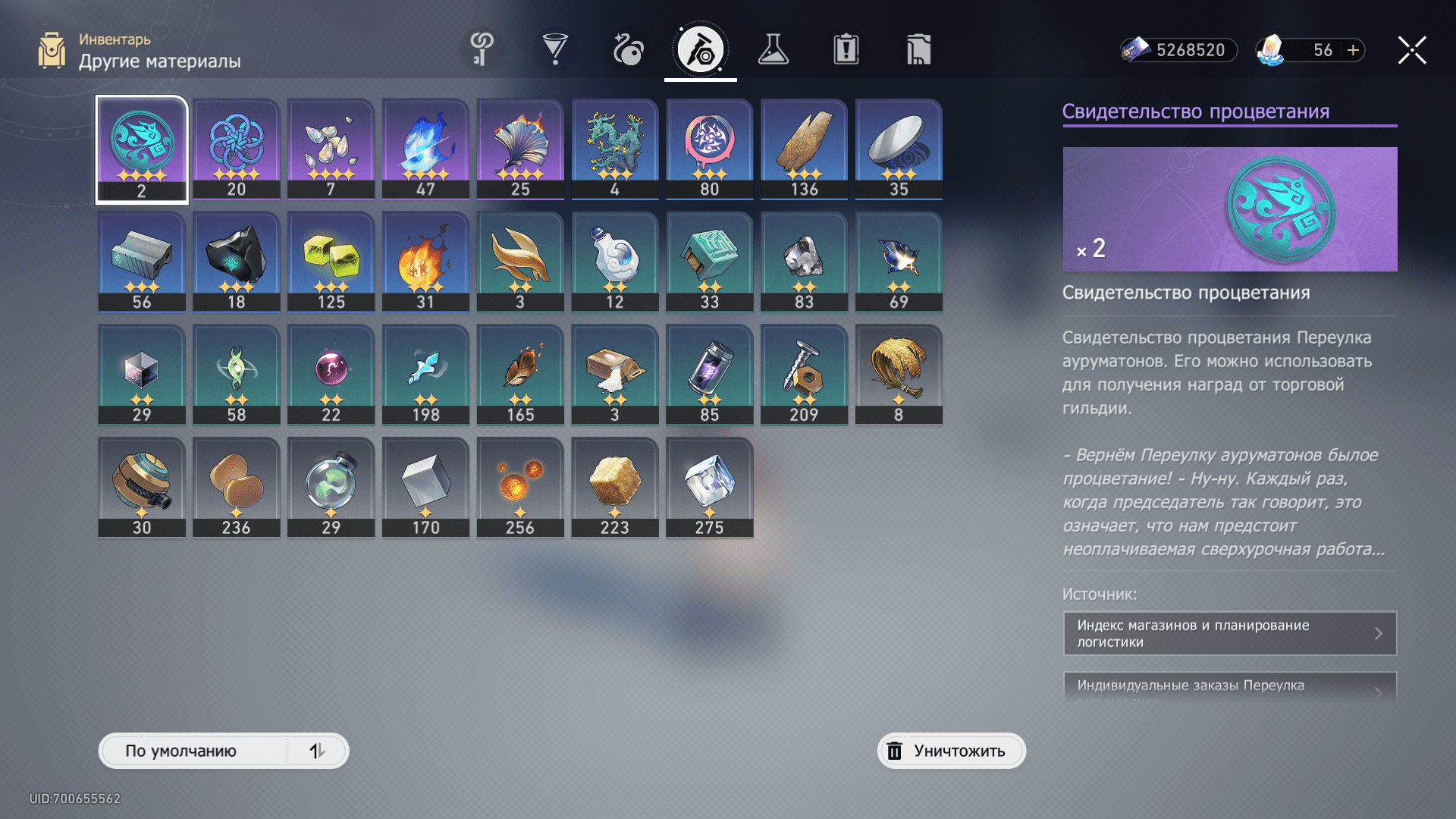Select the wooden plank item with 136
Screen dimensions: 1456x819
(x=804, y=149)
